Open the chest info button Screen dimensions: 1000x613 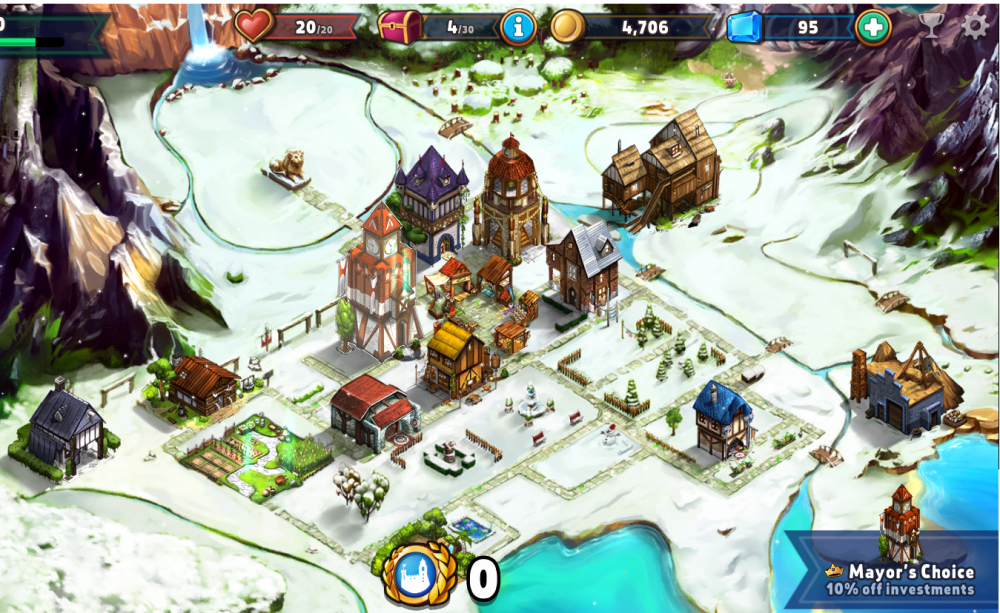(x=518, y=27)
